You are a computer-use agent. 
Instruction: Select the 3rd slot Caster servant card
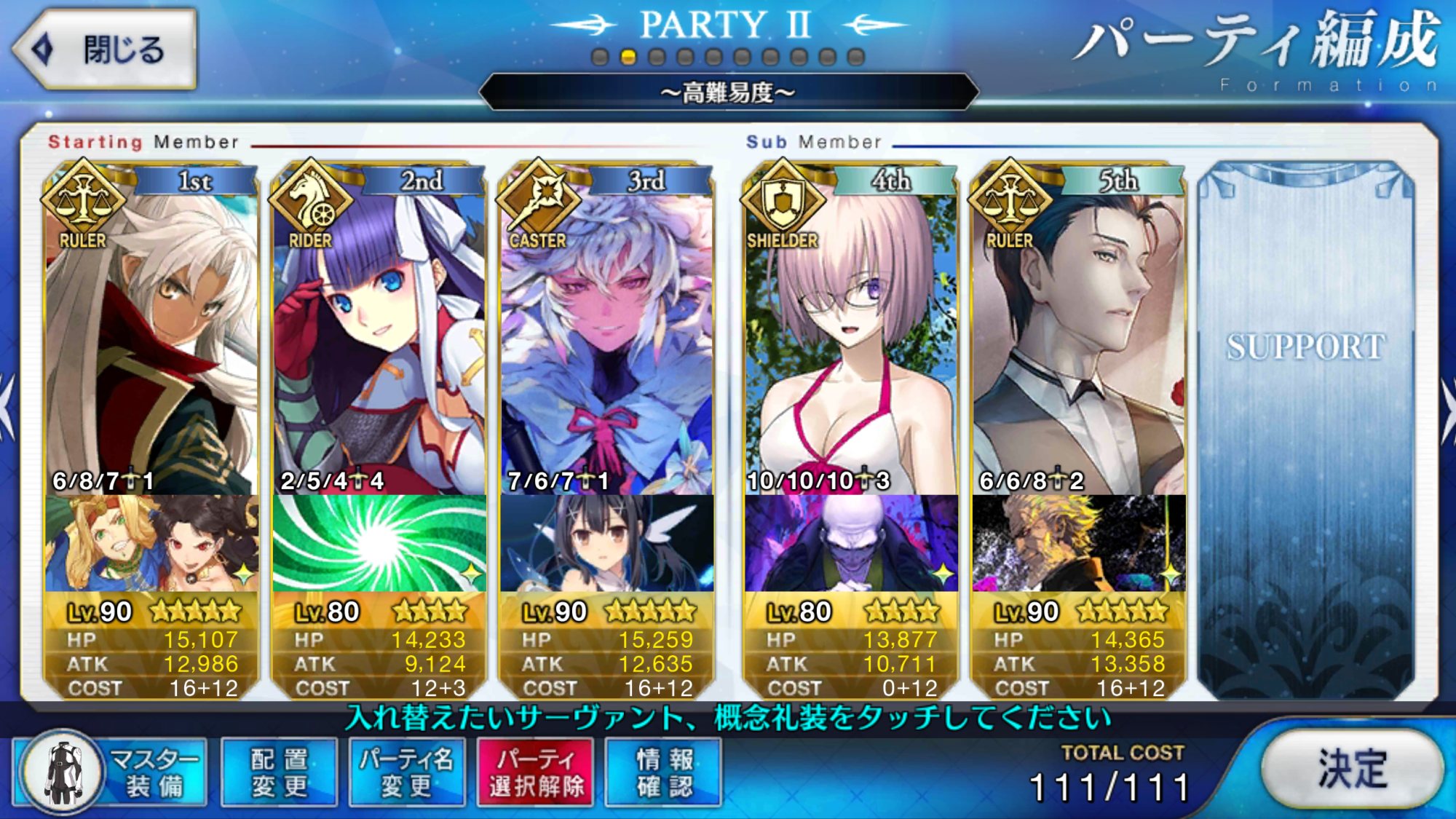(606, 342)
